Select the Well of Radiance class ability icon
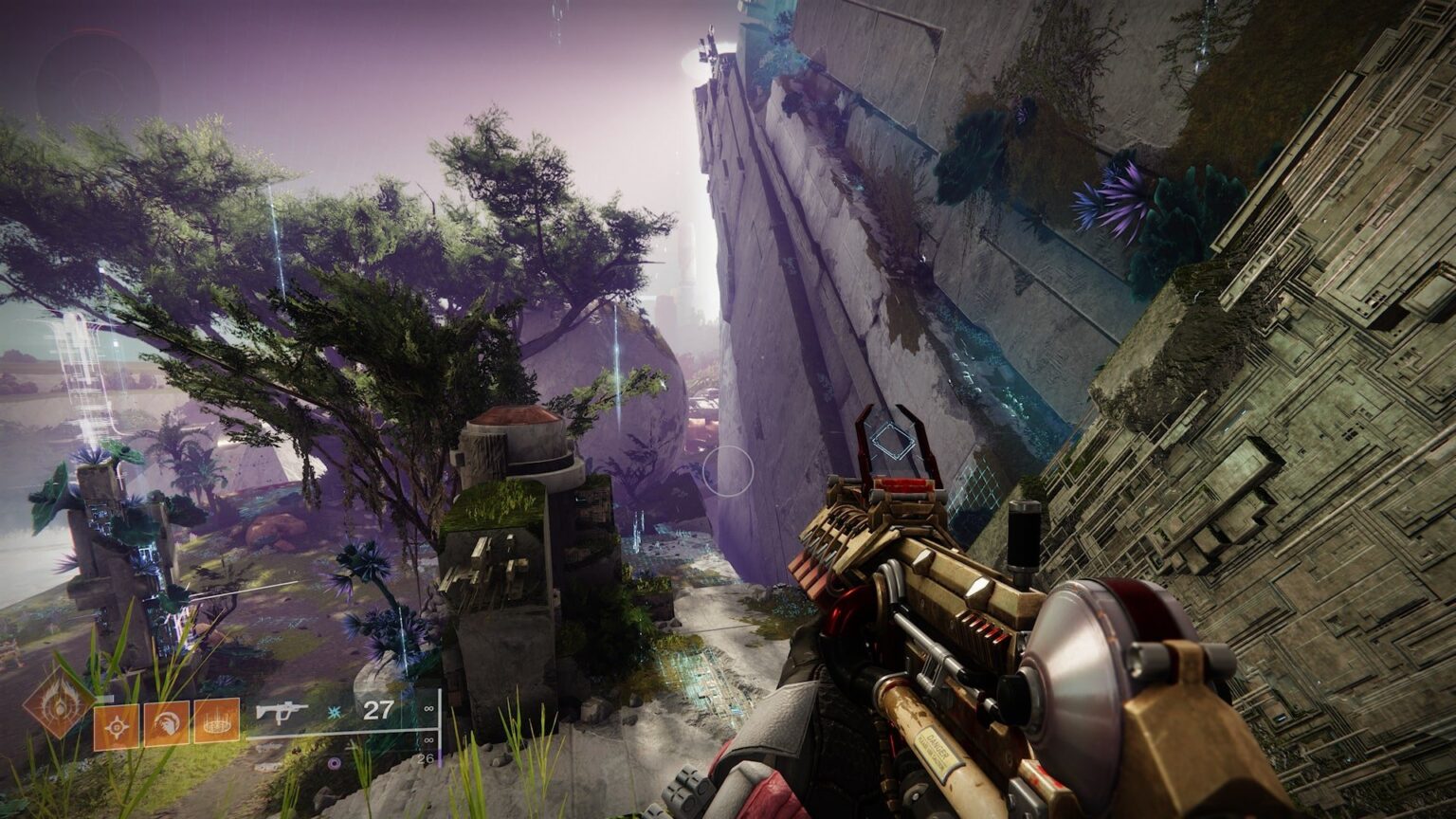1456x819 pixels. [217, 722]
